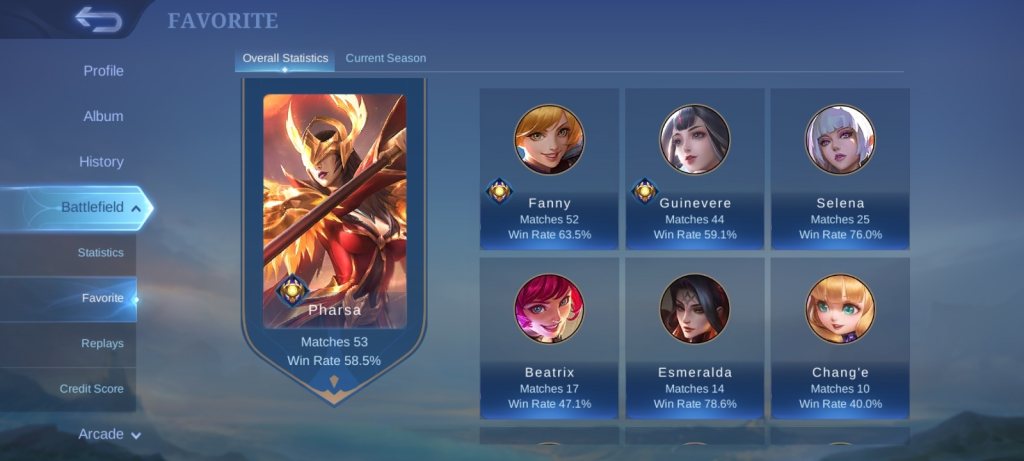Open the Album section
Viewport: 1024px width, 461px height.
pos(103,116)
